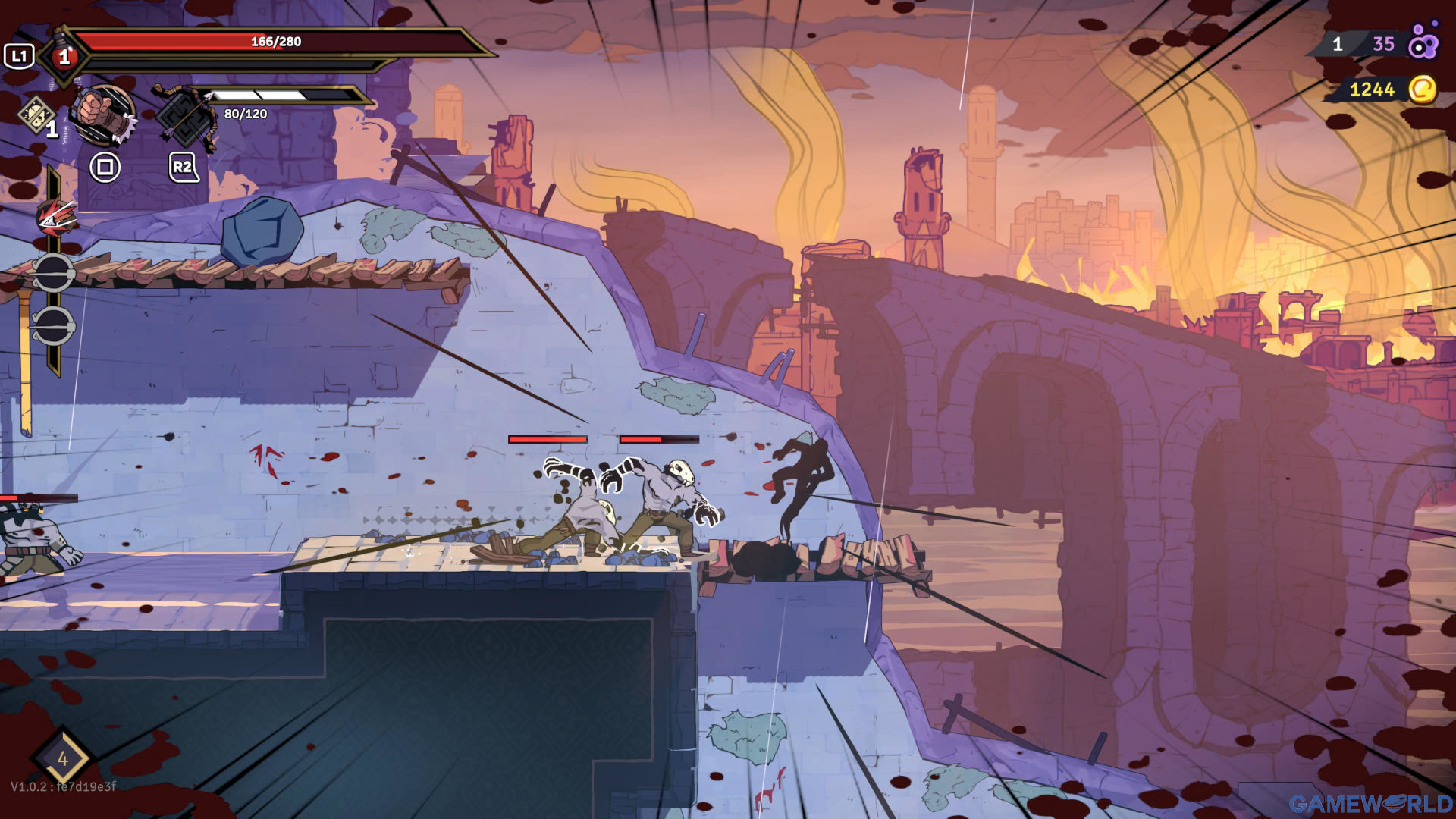Screen dimensions: 1456x819
Task: Click the gold coin currency icon
Action: tap(1422, 89)
